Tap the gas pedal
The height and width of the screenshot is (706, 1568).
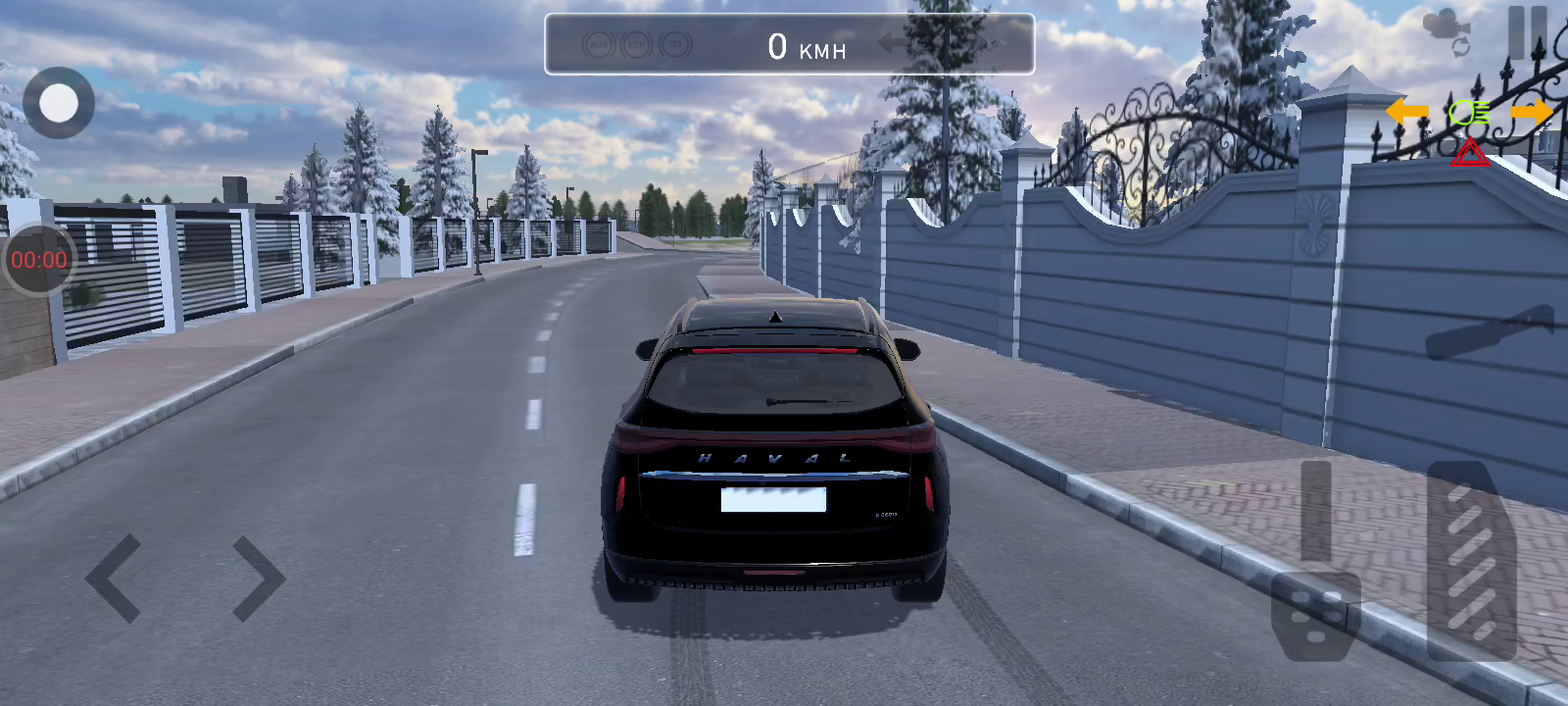[x=1471, y=559]
